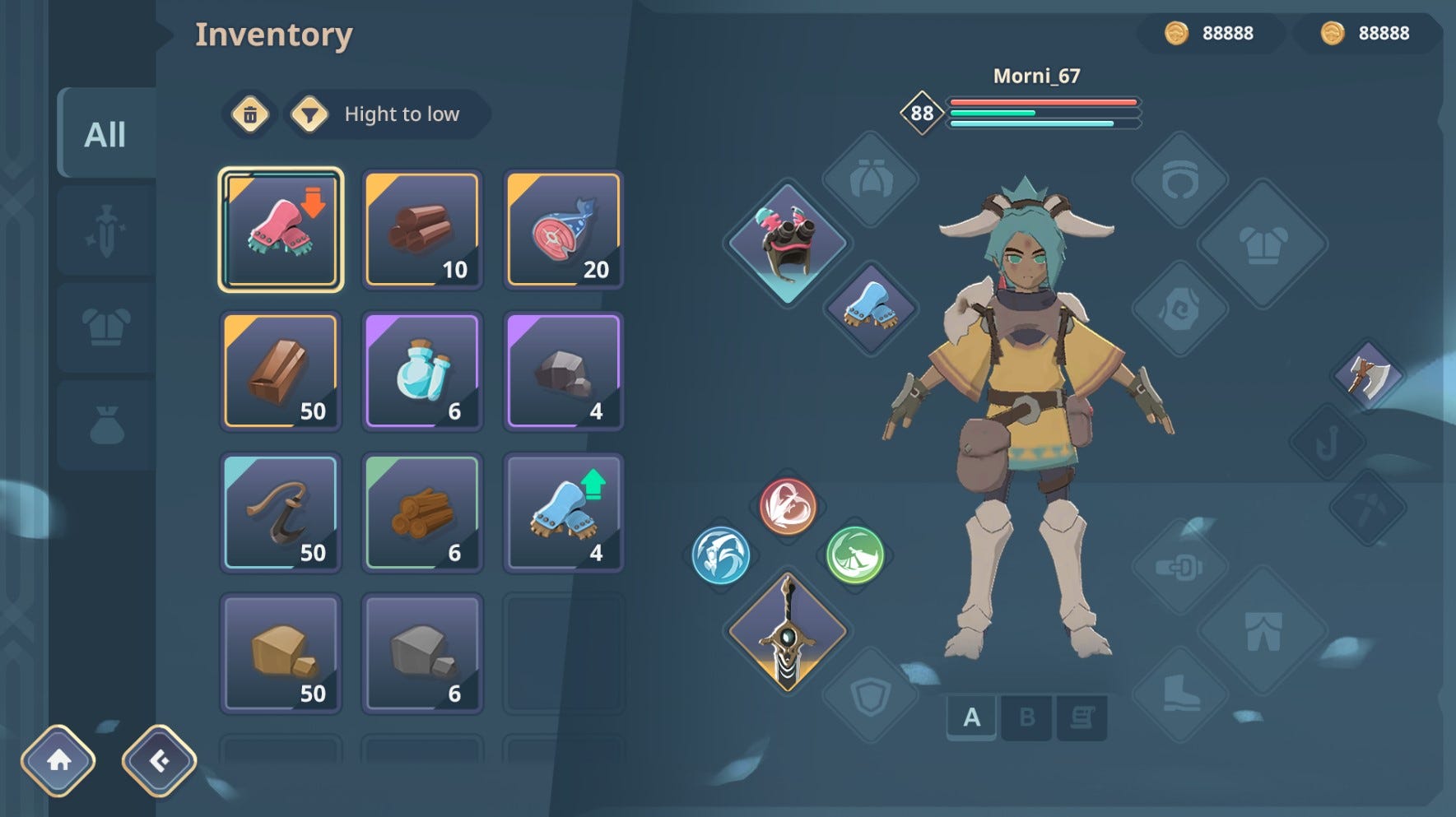Viewport: 1456px width, 817px height.
Task: Select the armor category tab
Action: pyautogui.click(x=105, y=327)
